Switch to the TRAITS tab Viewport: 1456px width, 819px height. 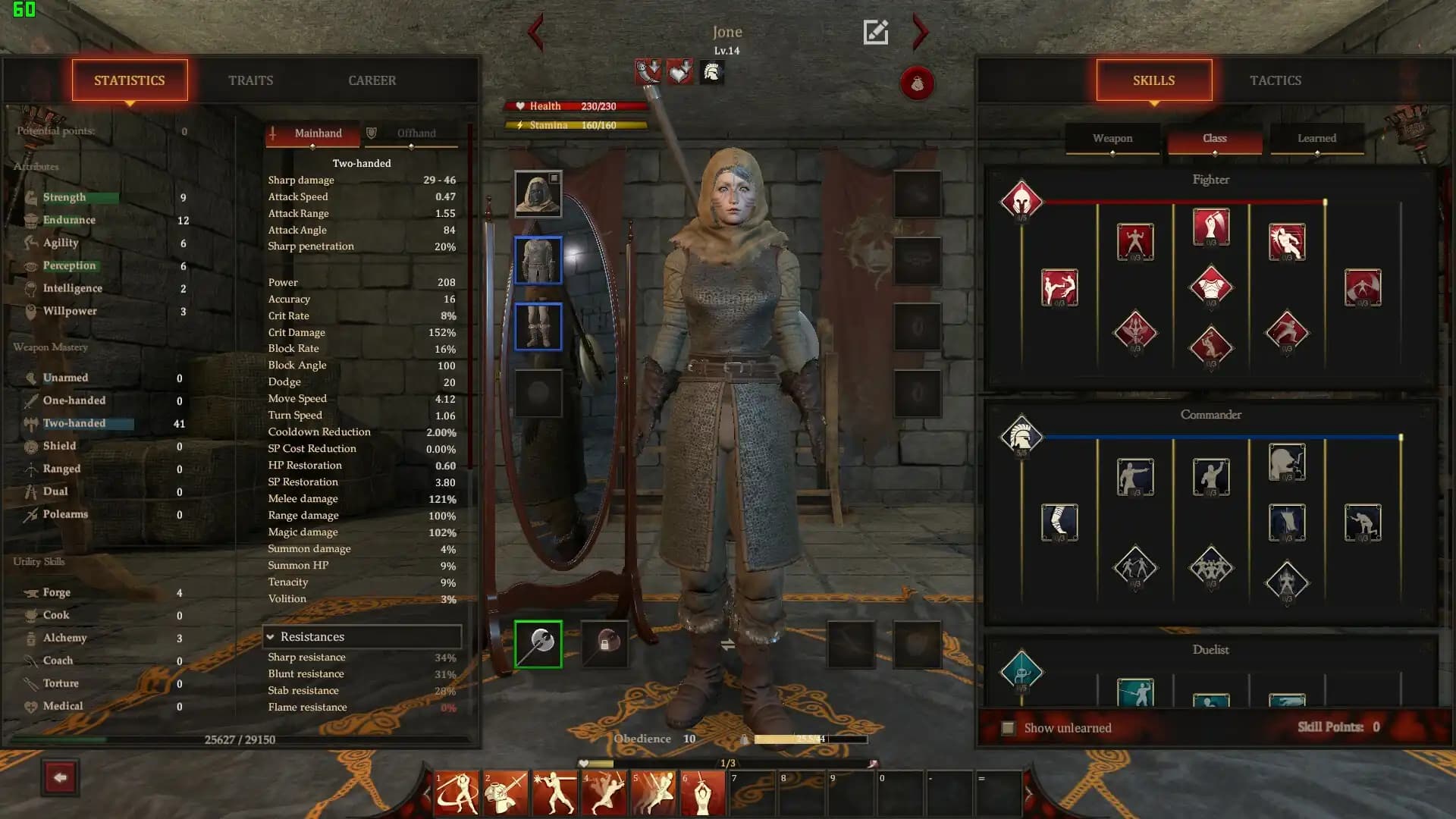(x=251, y=80)
